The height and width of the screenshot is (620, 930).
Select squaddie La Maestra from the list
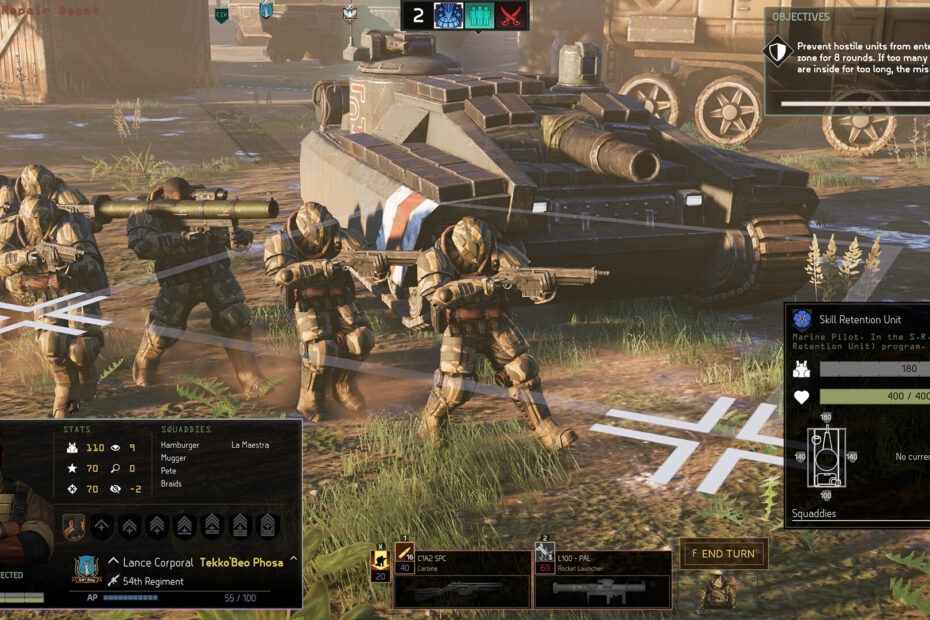point(250,445)
